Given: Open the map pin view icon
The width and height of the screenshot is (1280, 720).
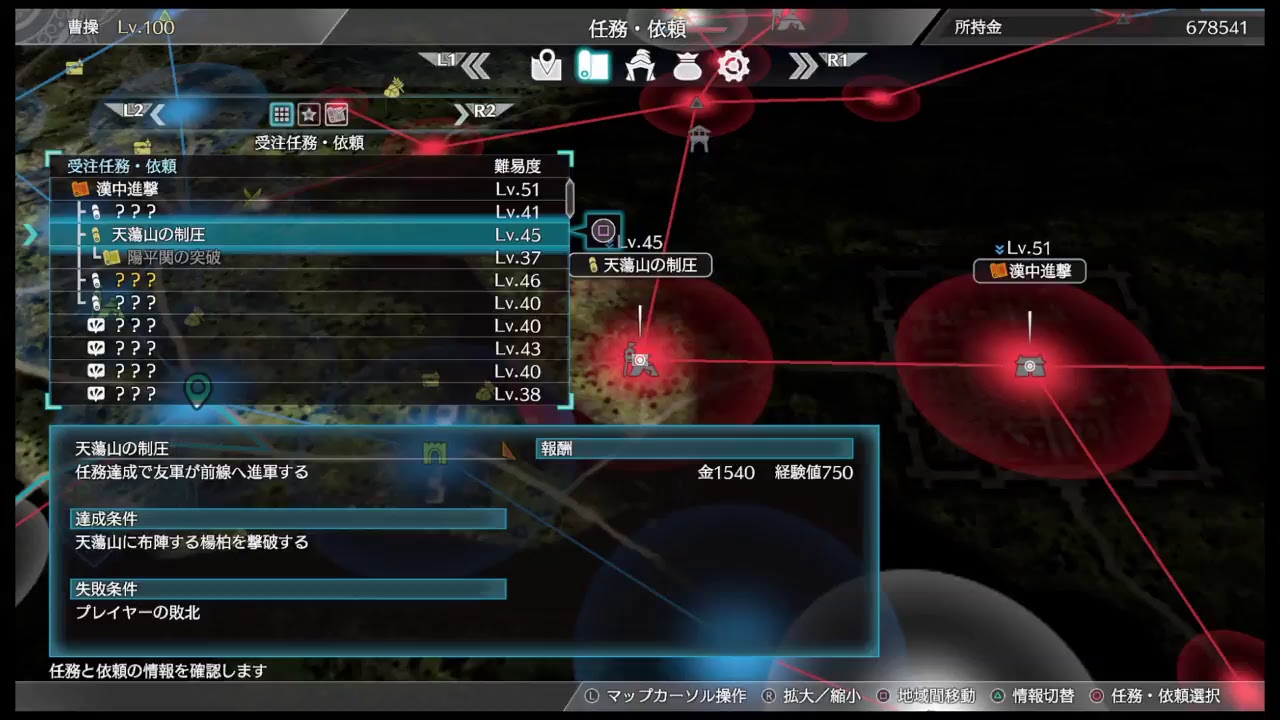Looking at the screenshot, I should (x=545, y=65).
